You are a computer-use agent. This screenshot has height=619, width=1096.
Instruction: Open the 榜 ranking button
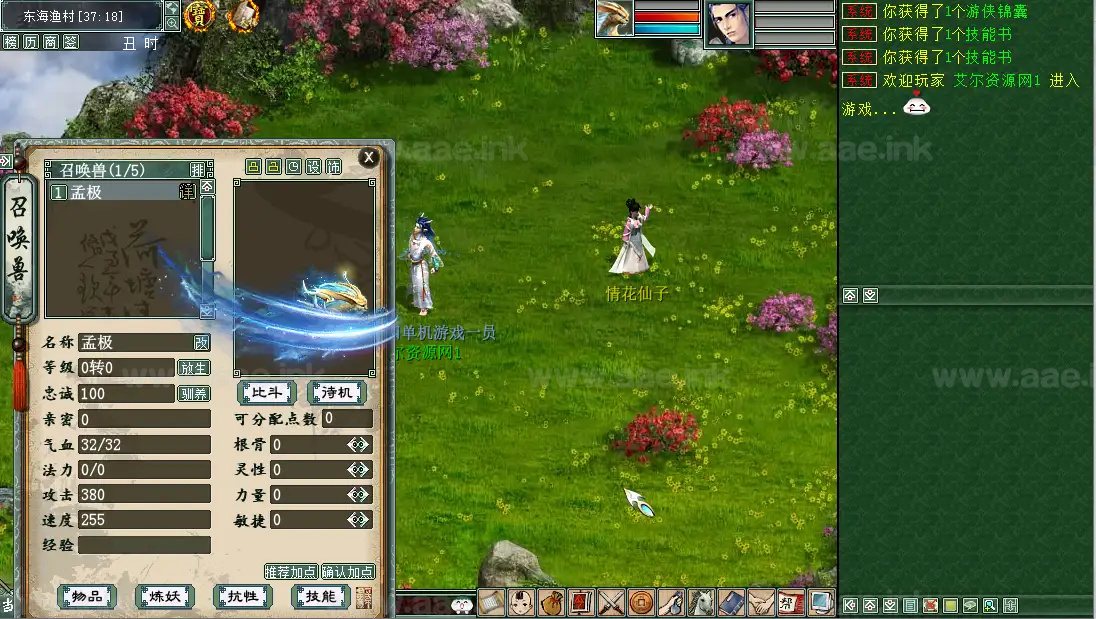coord(11,42)
